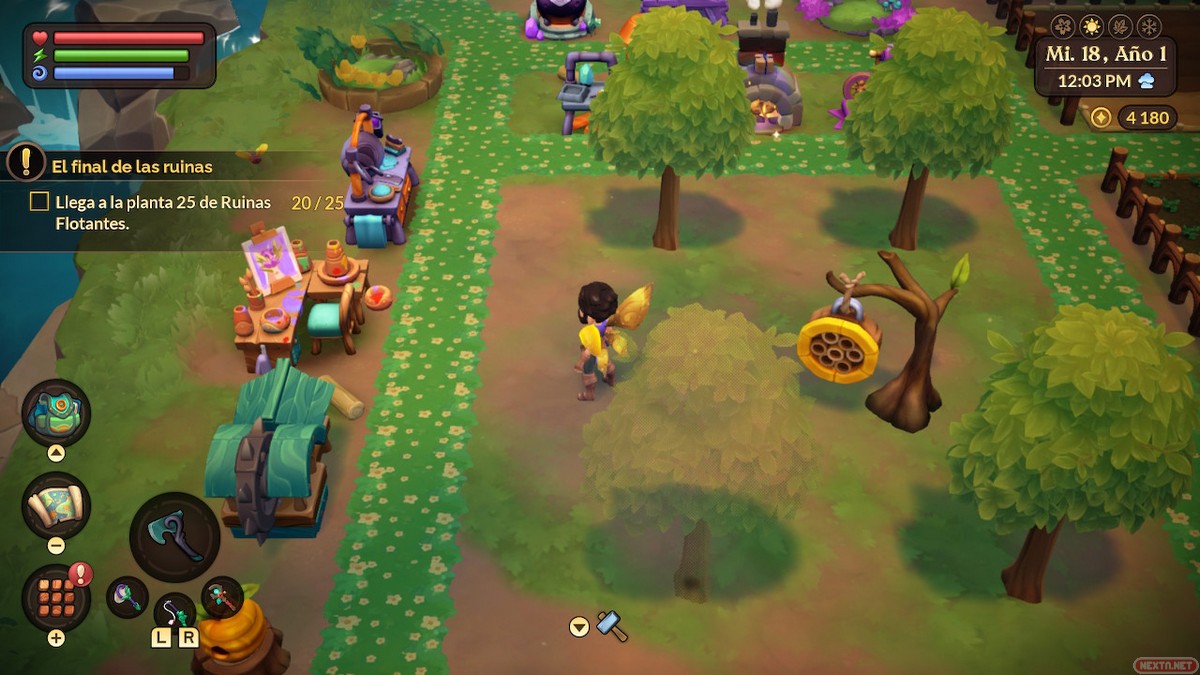Switch to the purple bug net tool
1200x675 pixels.
128,597
